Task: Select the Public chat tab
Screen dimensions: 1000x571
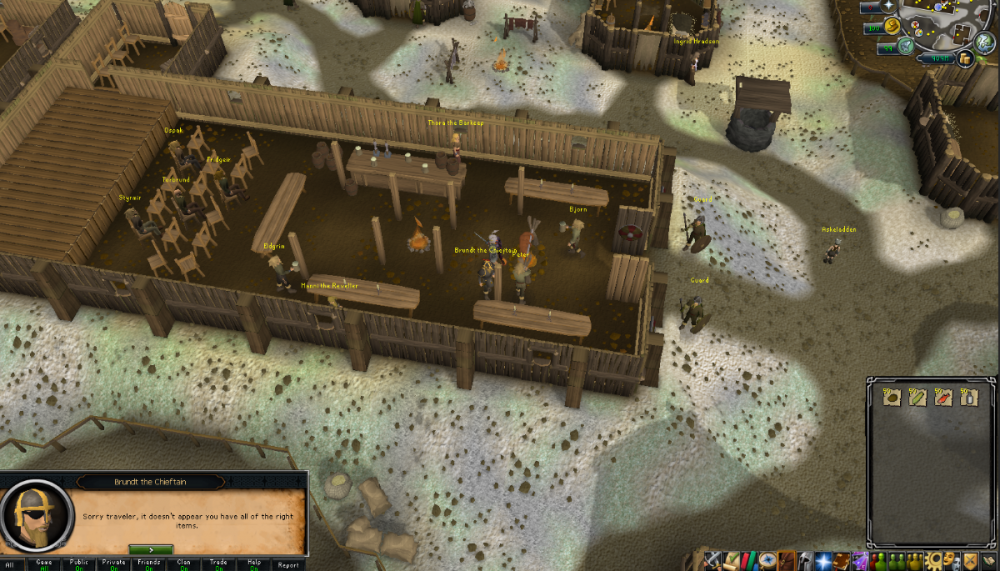Action: pyautogui.click(x=79, y=565)
